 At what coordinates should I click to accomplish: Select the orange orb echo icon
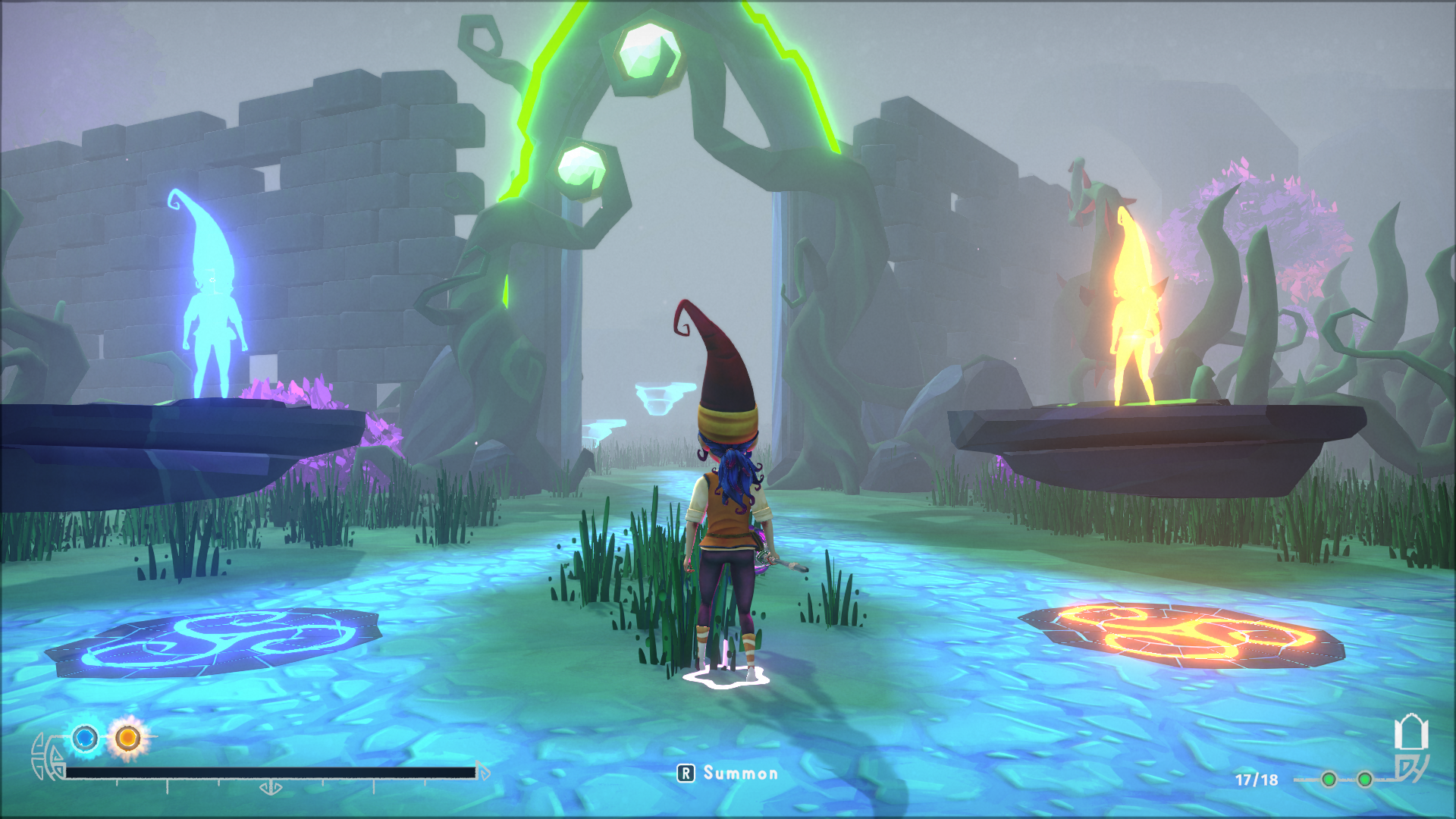click(127, 737)
